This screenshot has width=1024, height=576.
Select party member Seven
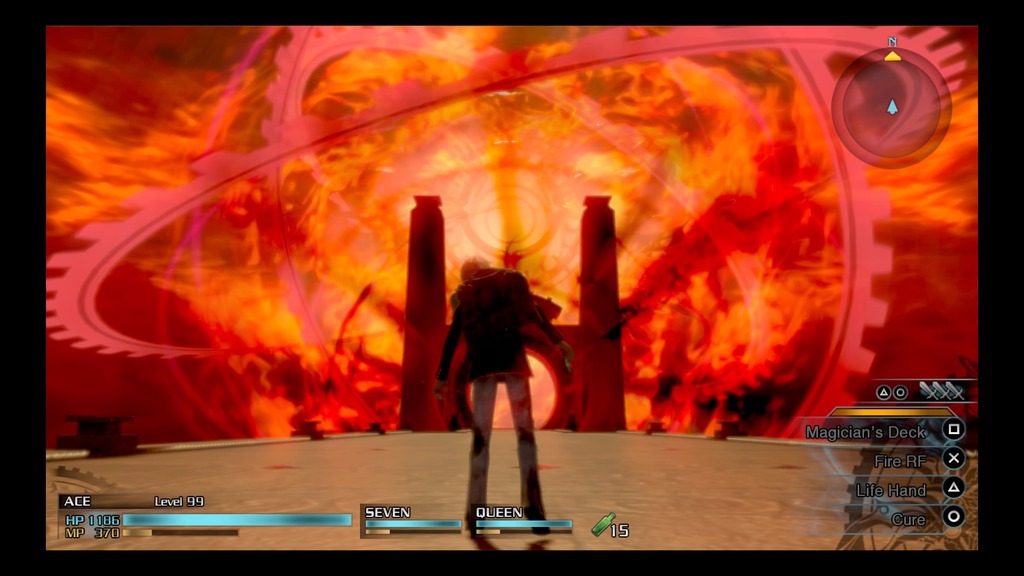pos(411,519)
